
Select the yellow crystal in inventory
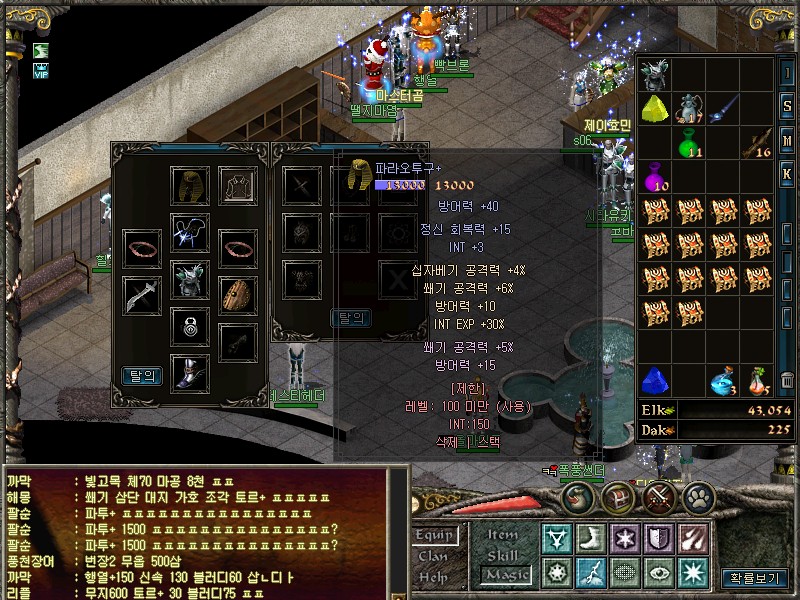pos(656,108)
